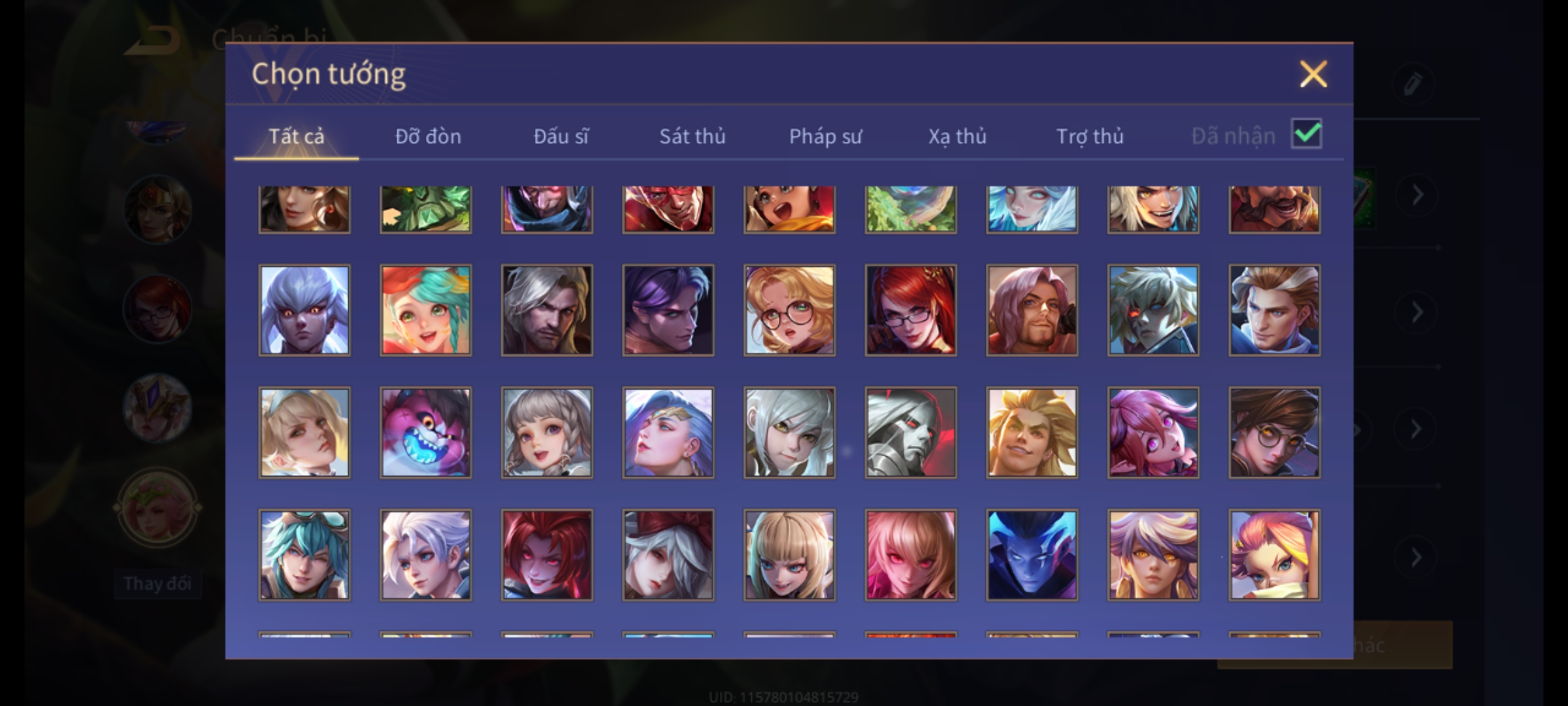Image resolution: width=1568 pixels, height=706 pixels.
Task: Select the spiky blonde-haired smirking hero
Action: pos(1032,432)
